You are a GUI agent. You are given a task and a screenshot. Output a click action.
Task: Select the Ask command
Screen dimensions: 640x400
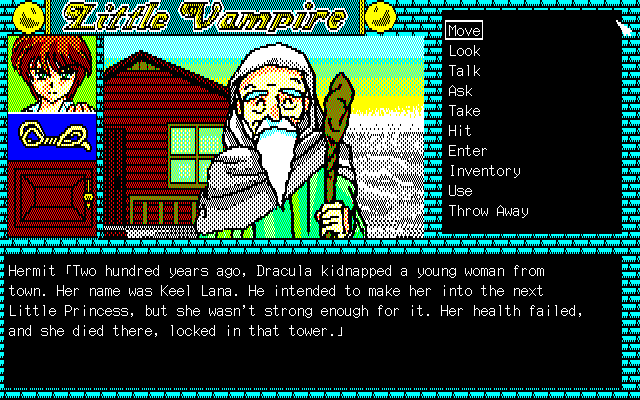(x=460, y=91)
